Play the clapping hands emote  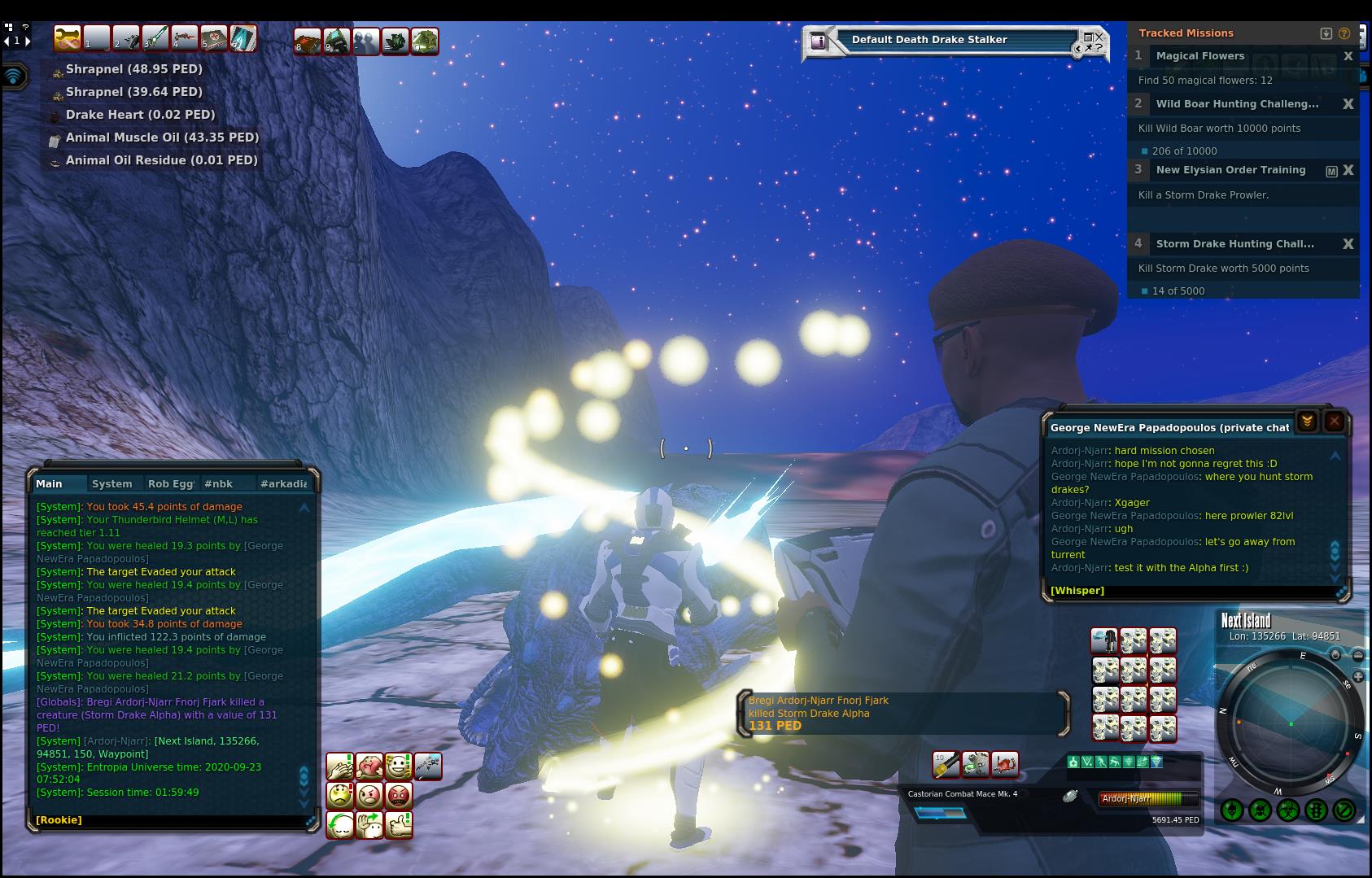(x=339, y=766)
